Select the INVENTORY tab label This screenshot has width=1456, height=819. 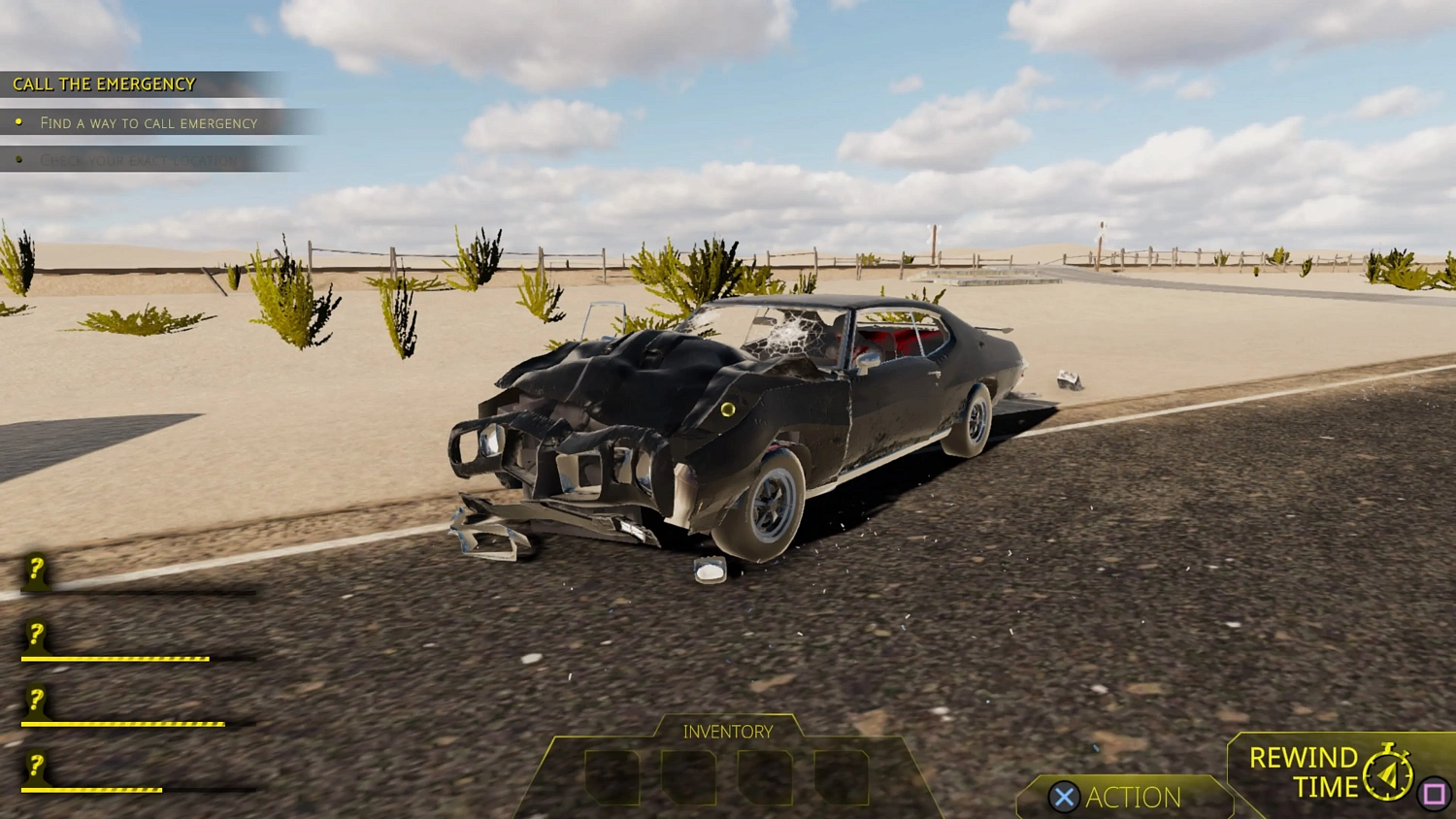pyautogui.click(x=728, y=731)
